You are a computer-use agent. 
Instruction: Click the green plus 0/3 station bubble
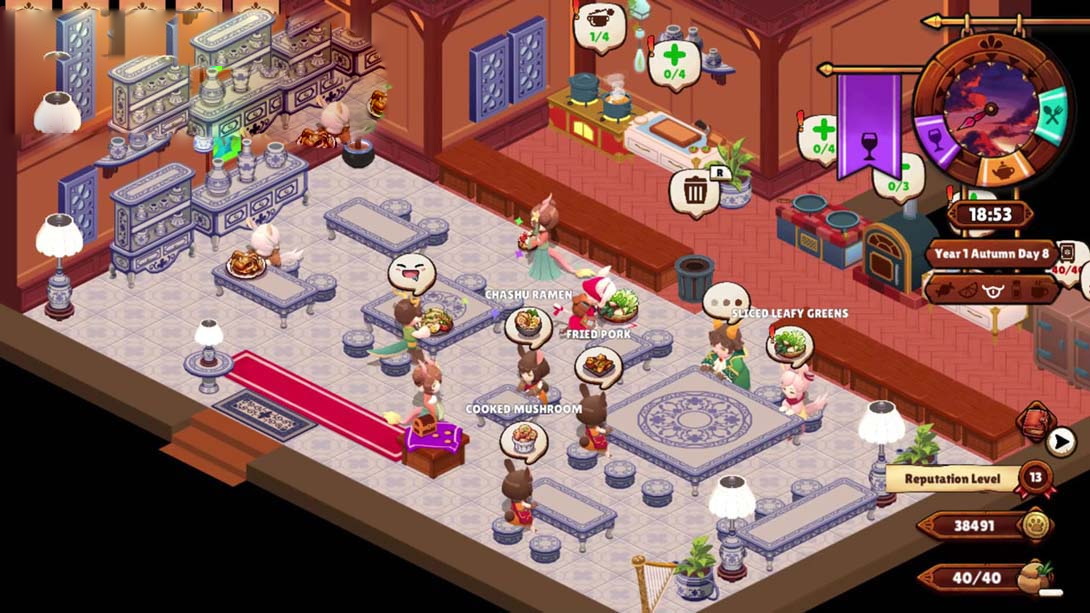pyautogui.click(x=900, y=178)
